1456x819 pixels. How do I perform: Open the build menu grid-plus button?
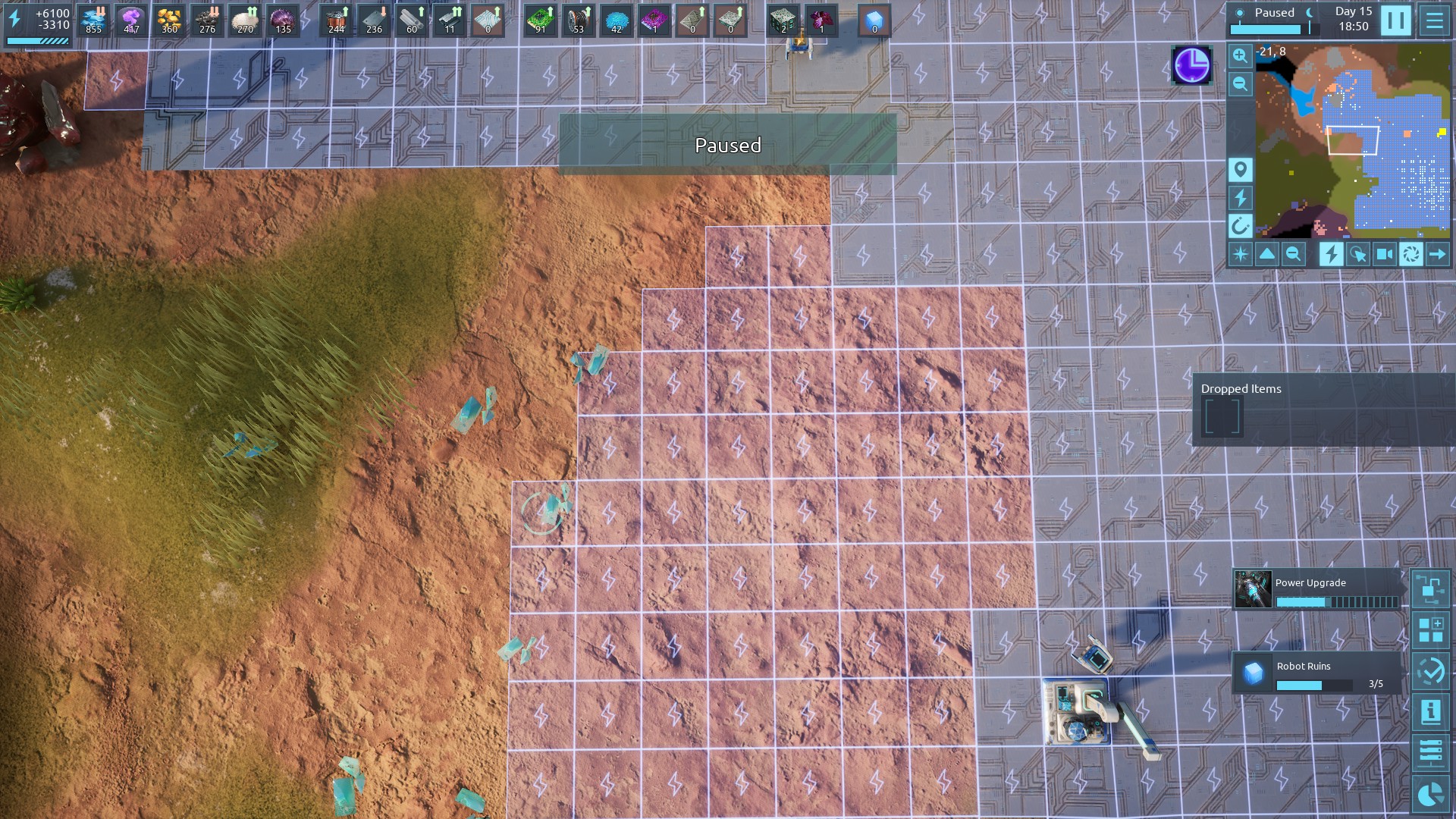pyautogui.click(x=1430, y=630)
